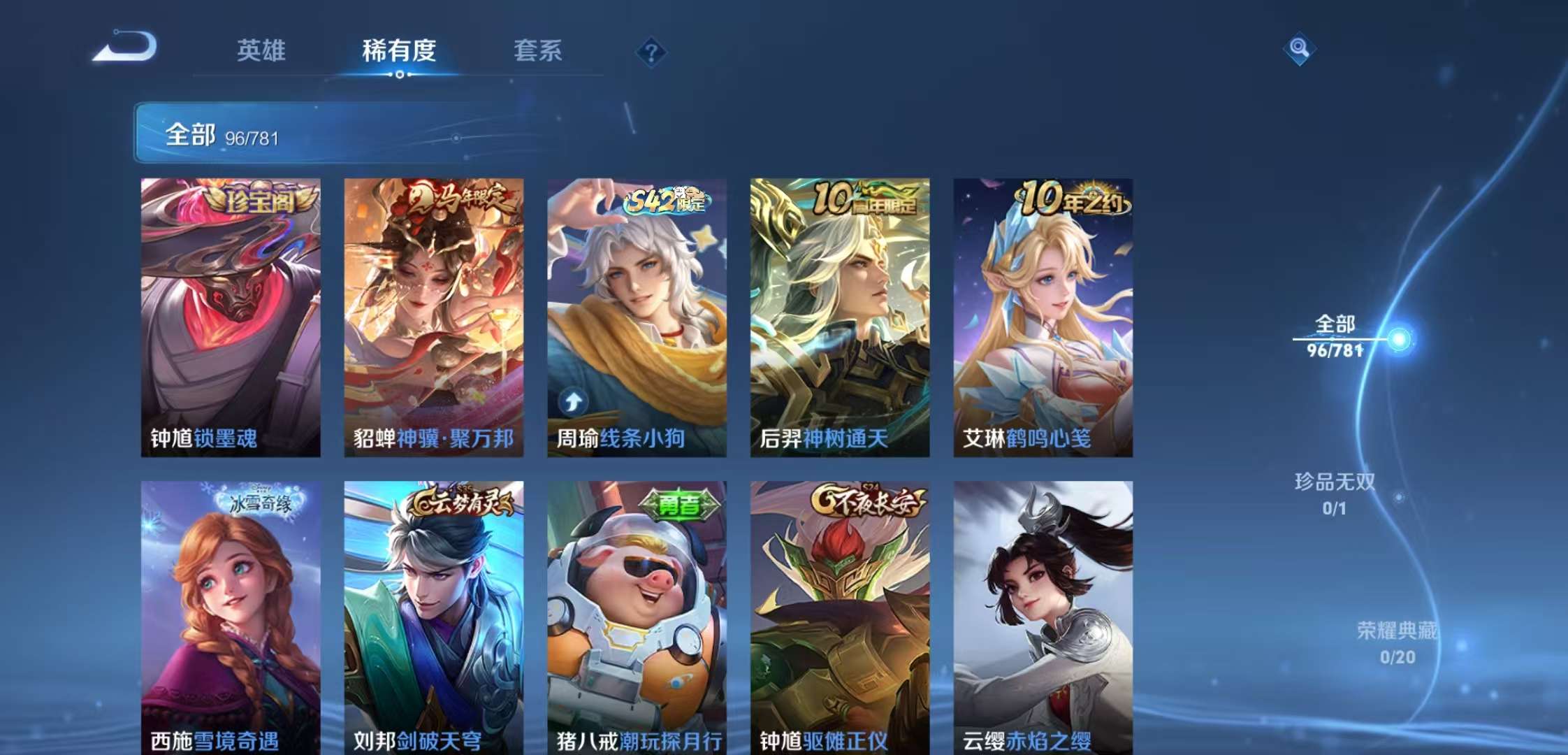Click the upgrade arrow on 周瑜's skin card
The image size is (1568, 755).
tap(573, 401)
